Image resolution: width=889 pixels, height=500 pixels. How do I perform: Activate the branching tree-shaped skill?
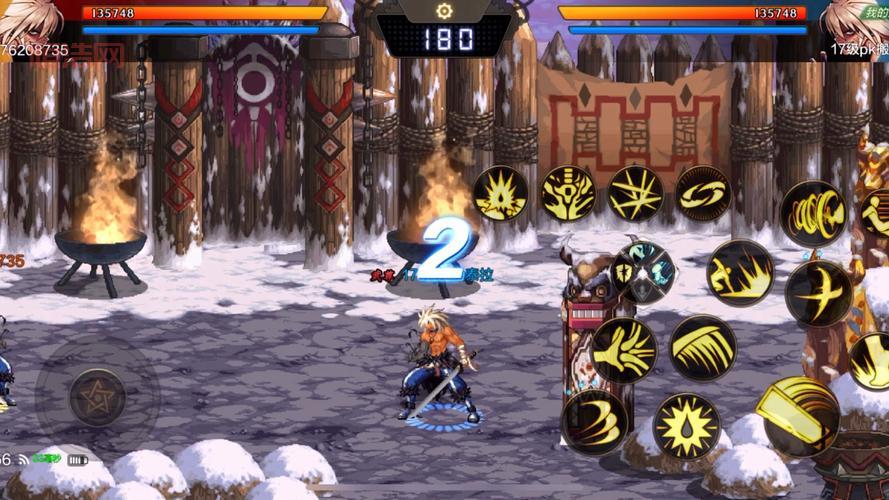click(x=568, y=193)
